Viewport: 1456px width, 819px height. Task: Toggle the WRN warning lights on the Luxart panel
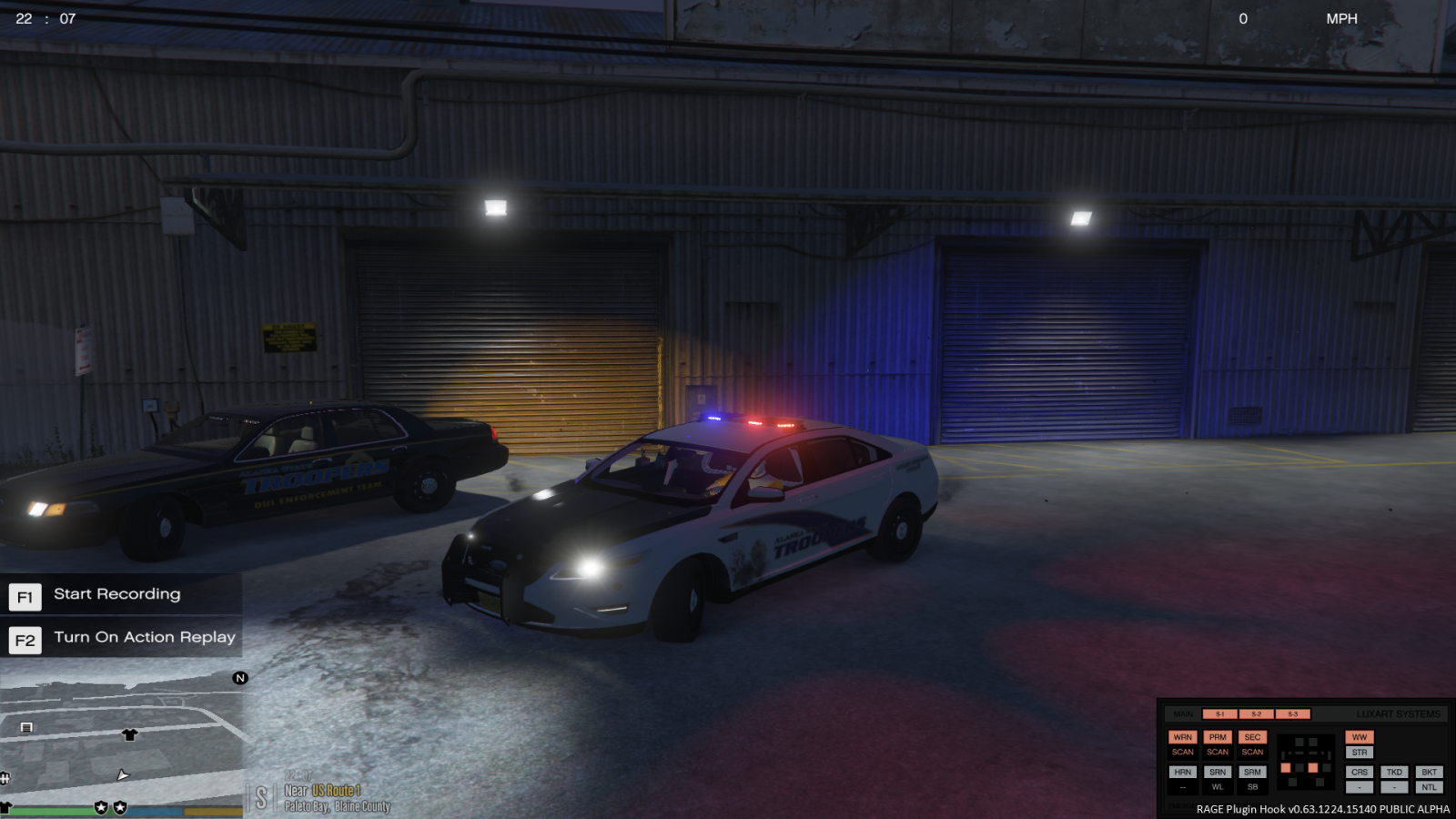pyautogui.click(x=1183, y=737)
